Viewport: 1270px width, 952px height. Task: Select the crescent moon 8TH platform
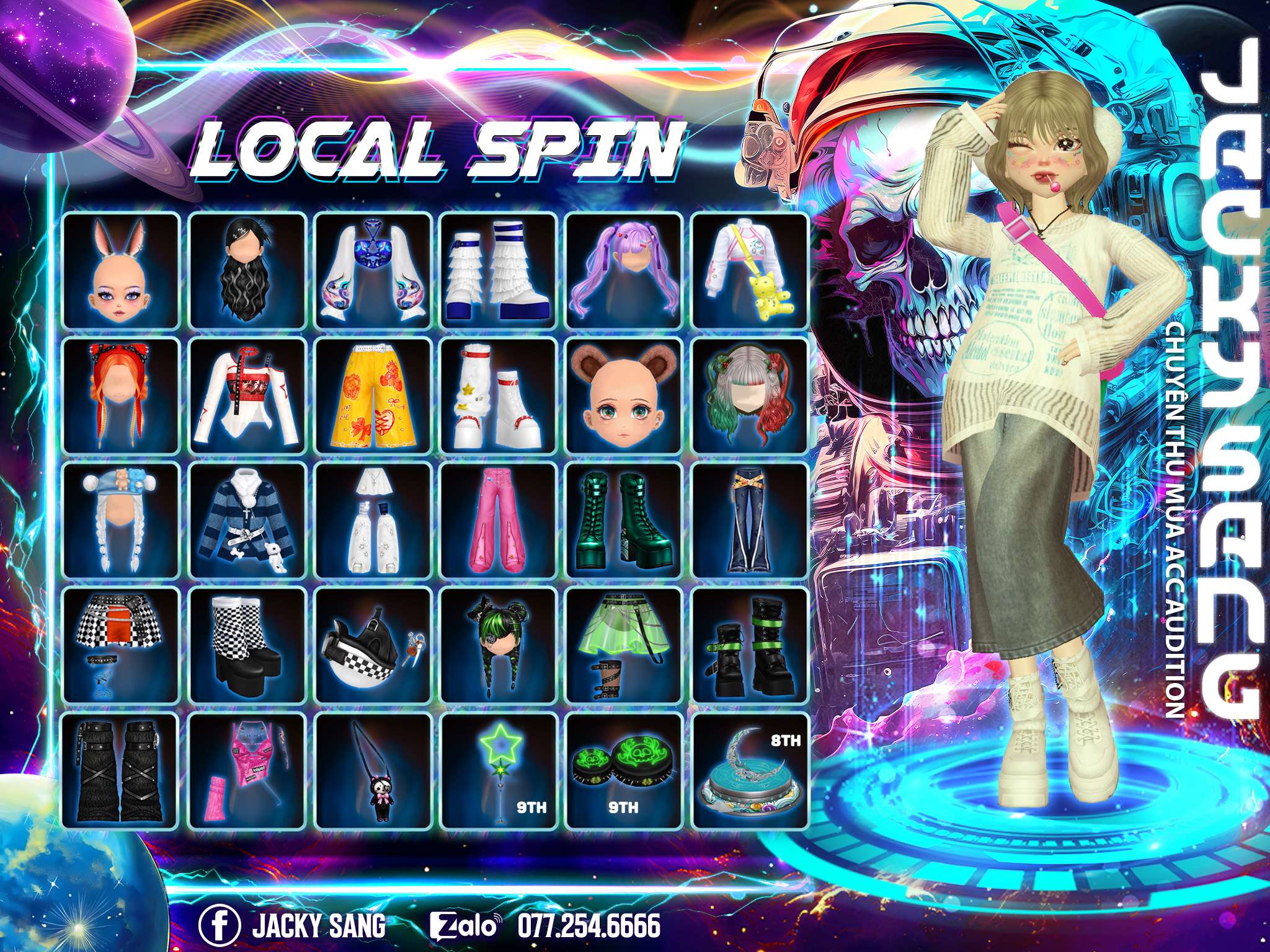[750, 771]
